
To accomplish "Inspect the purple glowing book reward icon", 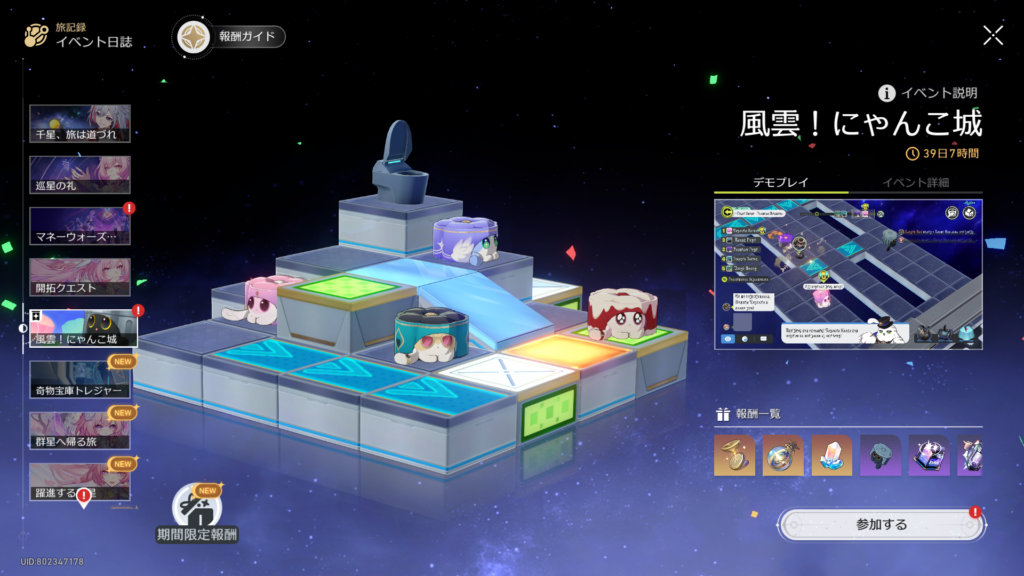I will pos(928,455).
